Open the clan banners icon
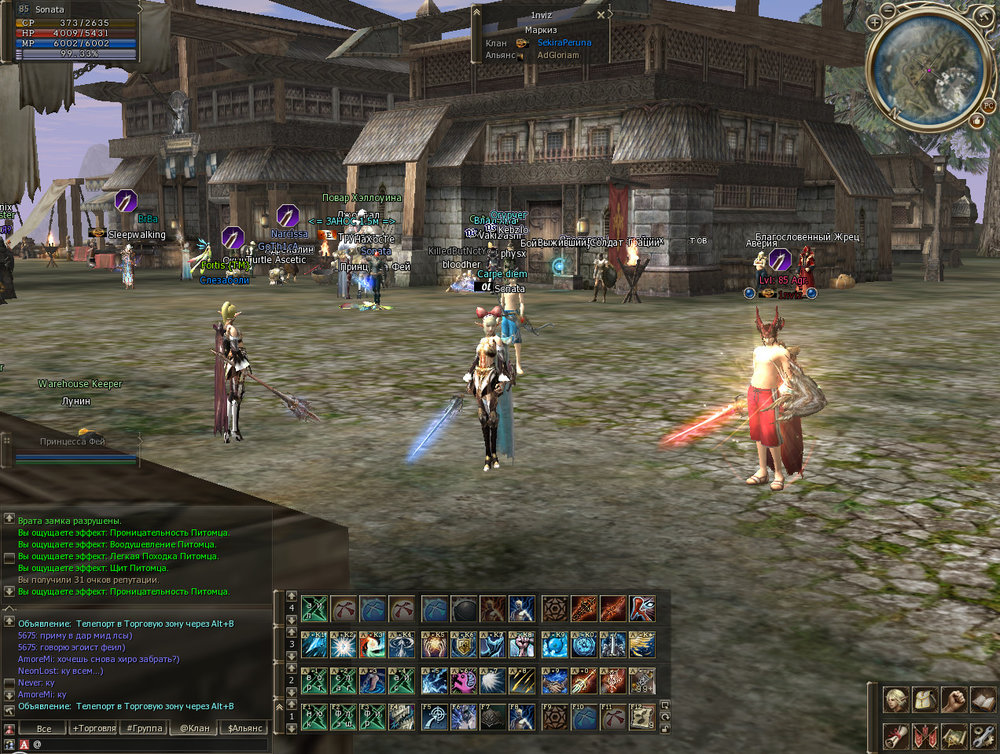The image size is (1000, 754). tap(925, 735)
